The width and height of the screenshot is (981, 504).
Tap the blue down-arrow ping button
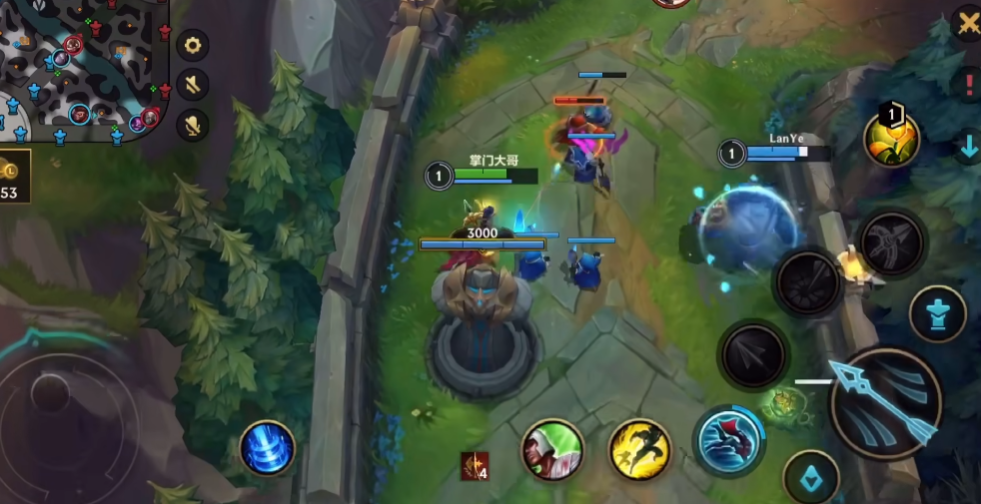pos(968,146)
